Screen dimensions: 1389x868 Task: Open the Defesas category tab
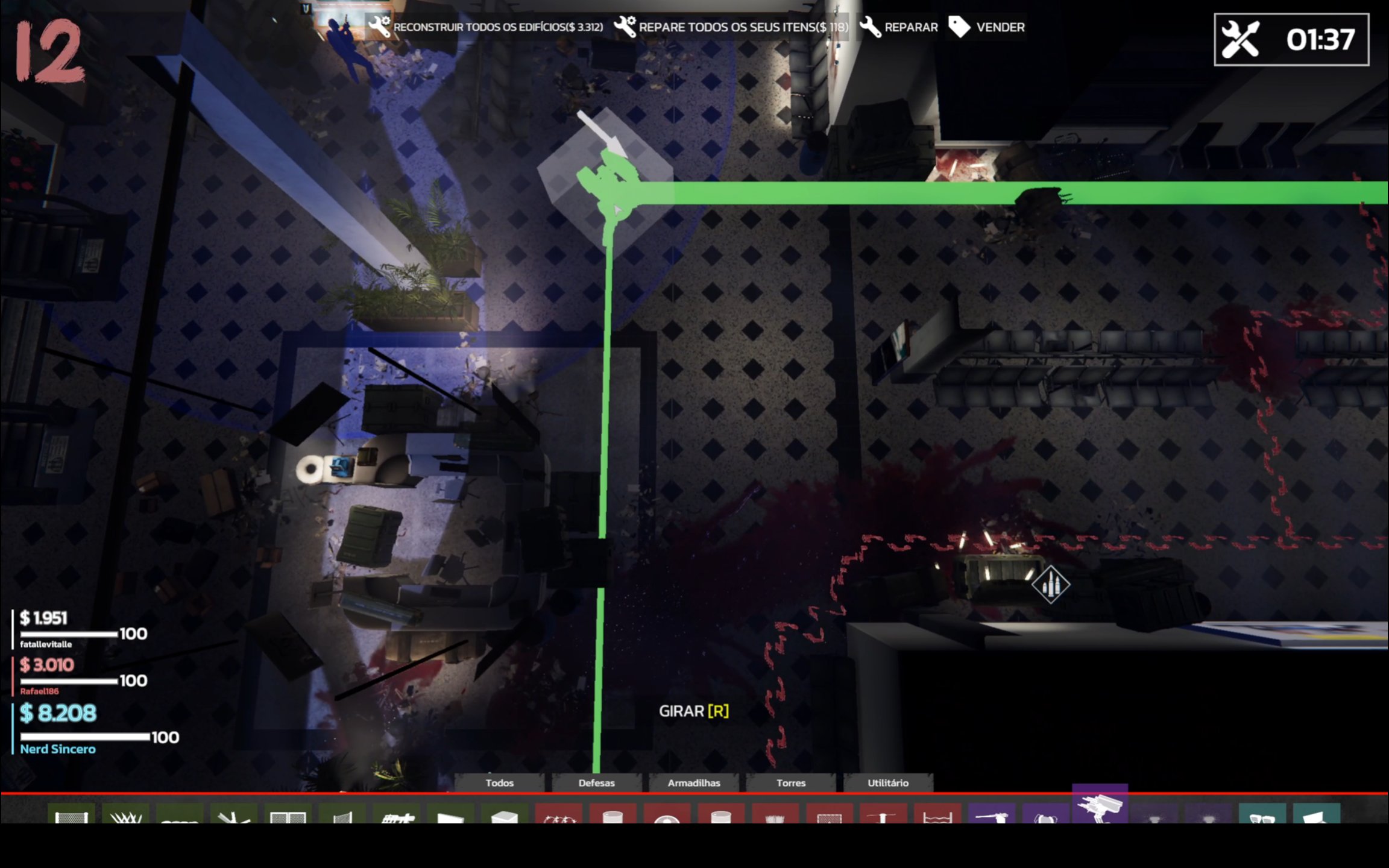(x=596, y=782)
